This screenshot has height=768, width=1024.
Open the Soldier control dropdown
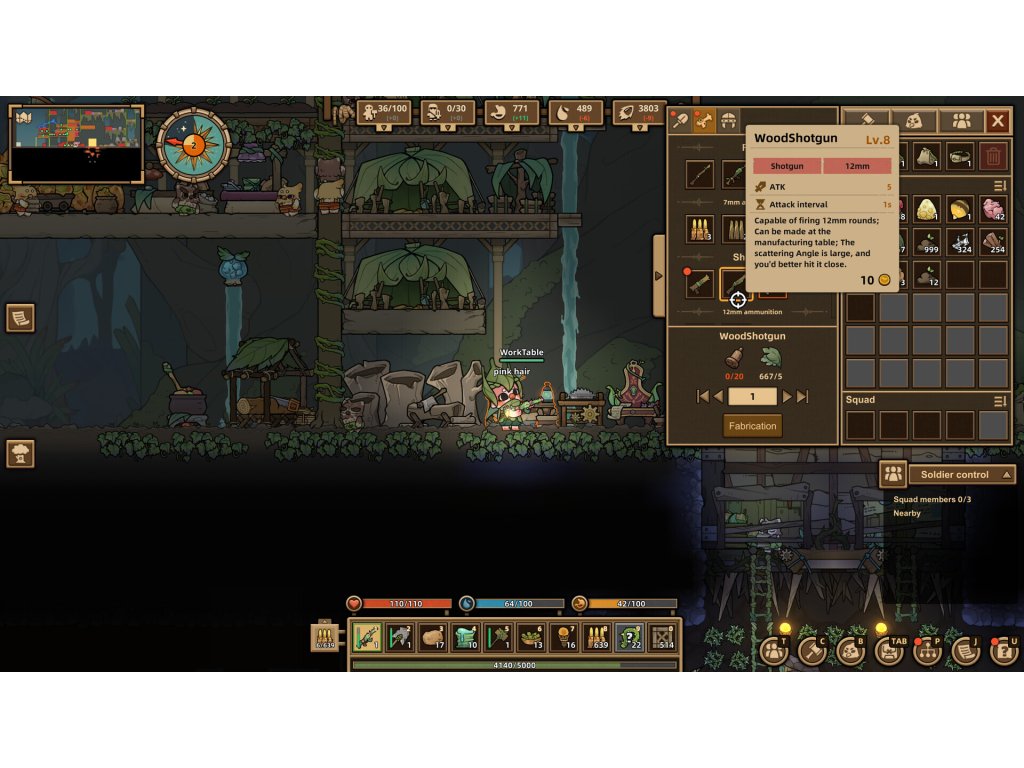(x=960, y=474)
